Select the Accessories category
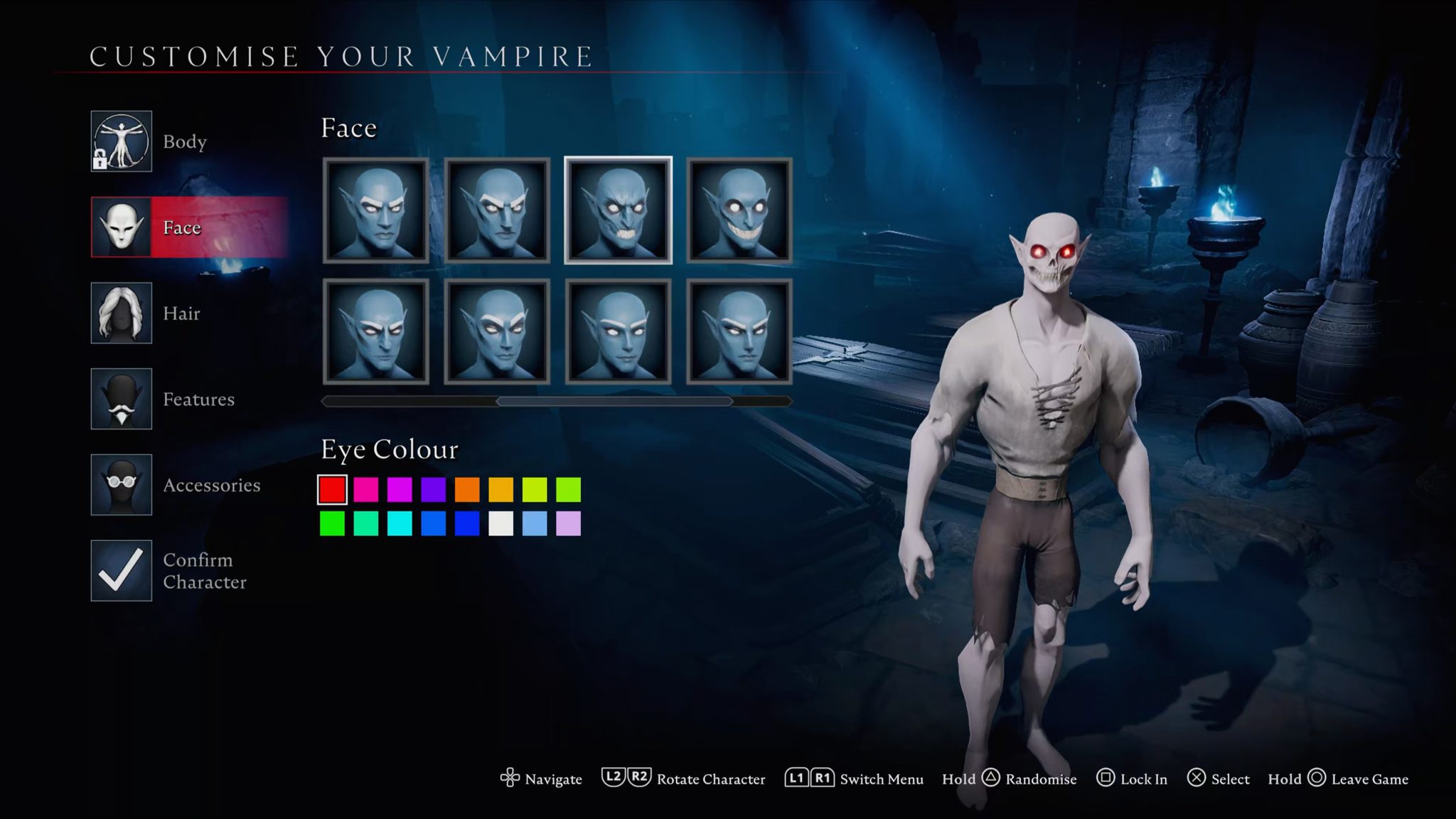The width and height of the screenshot is (1456, 819). (122, 485)
